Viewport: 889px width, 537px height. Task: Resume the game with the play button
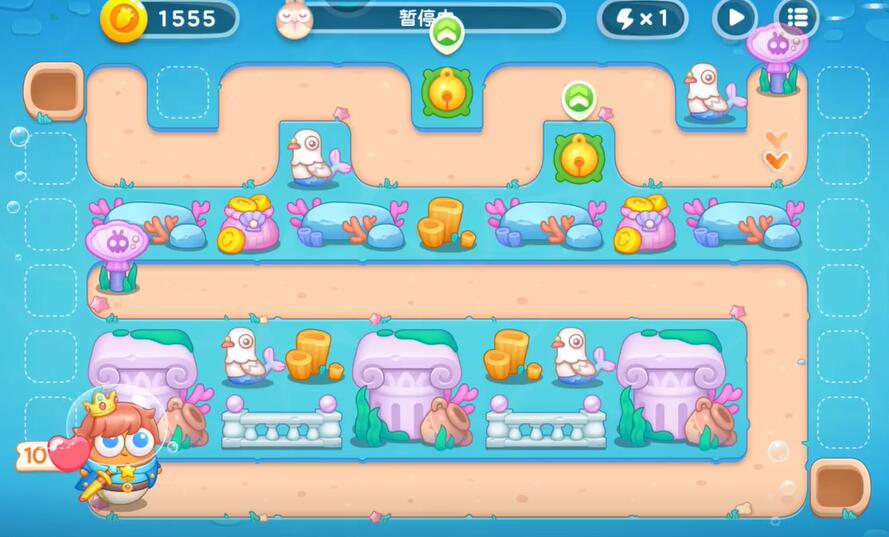click(x=735, y=17)
